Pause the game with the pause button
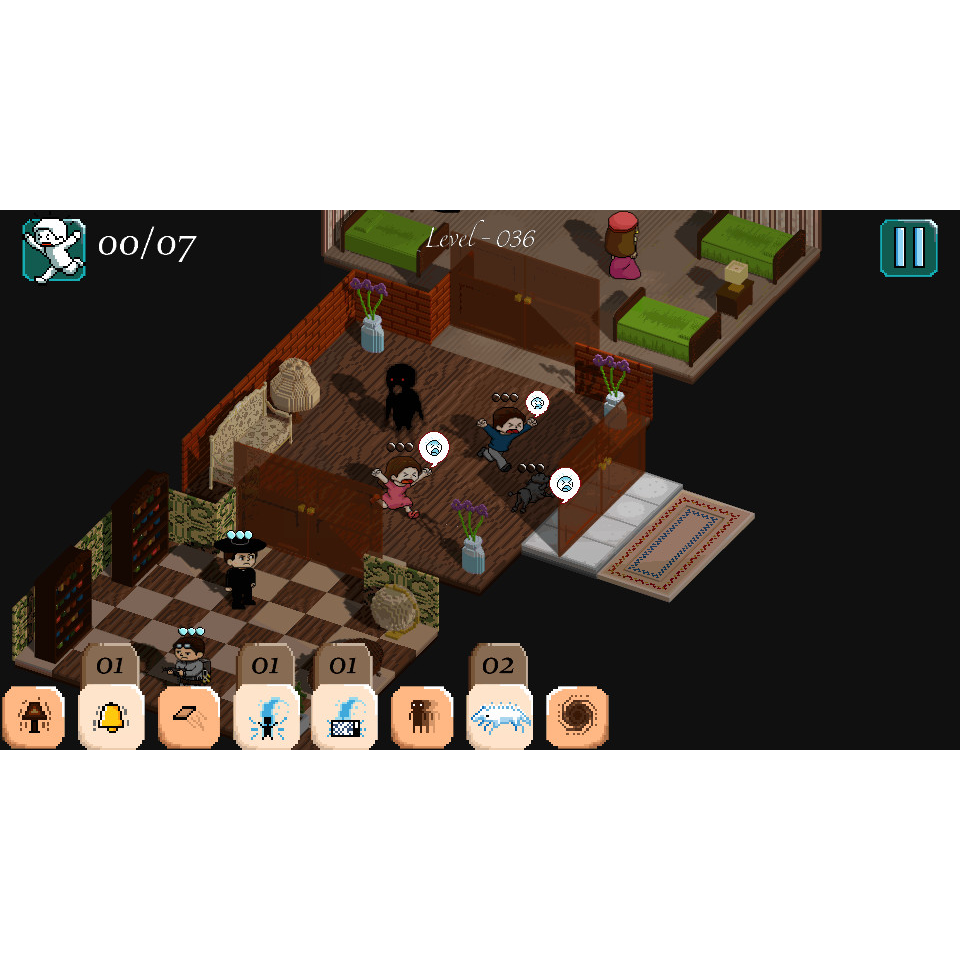Image resolution: width=960 pixels, height=960 pixels. [908, 248]
